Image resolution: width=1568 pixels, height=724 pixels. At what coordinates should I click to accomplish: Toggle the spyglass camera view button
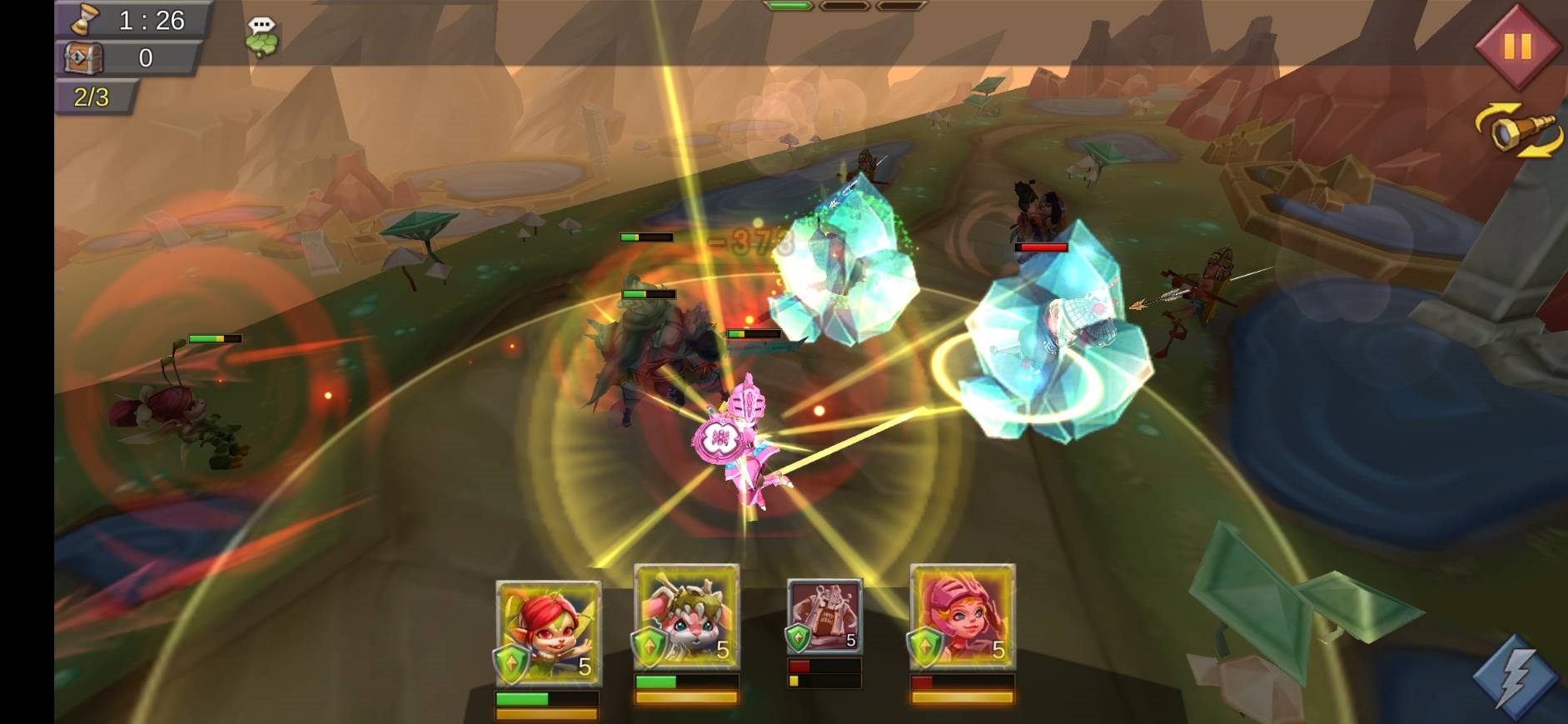(1520, 132)
